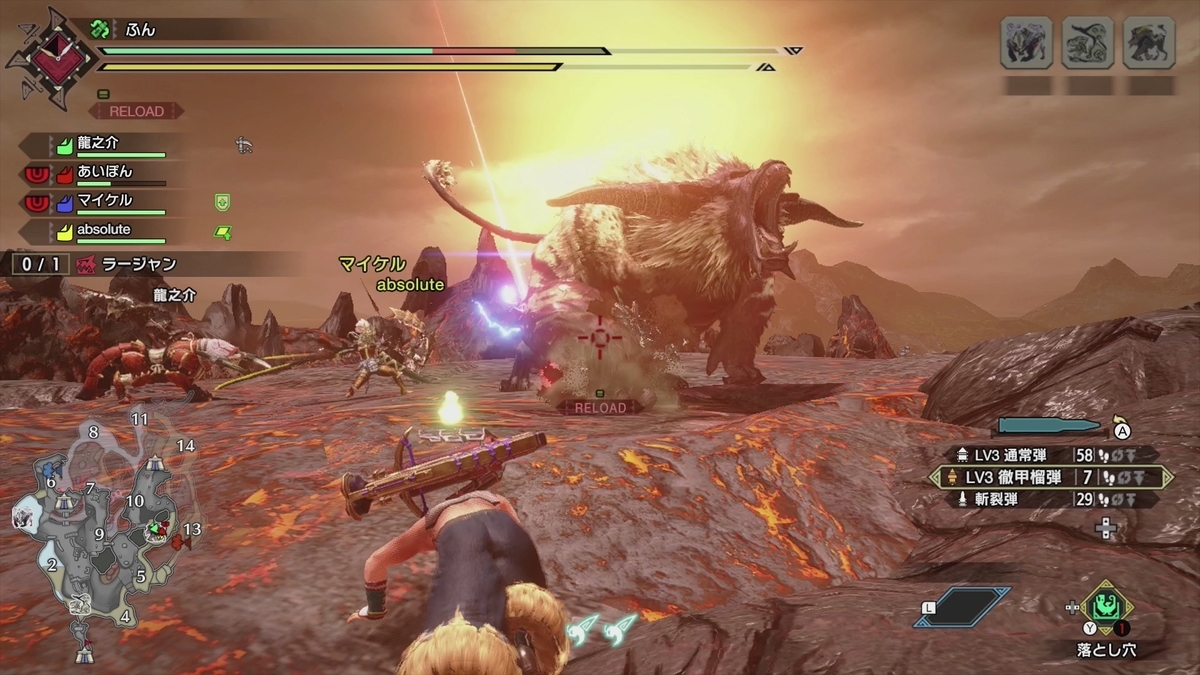Select the LV3 通常弾 ammo row

click(1049, 454)
